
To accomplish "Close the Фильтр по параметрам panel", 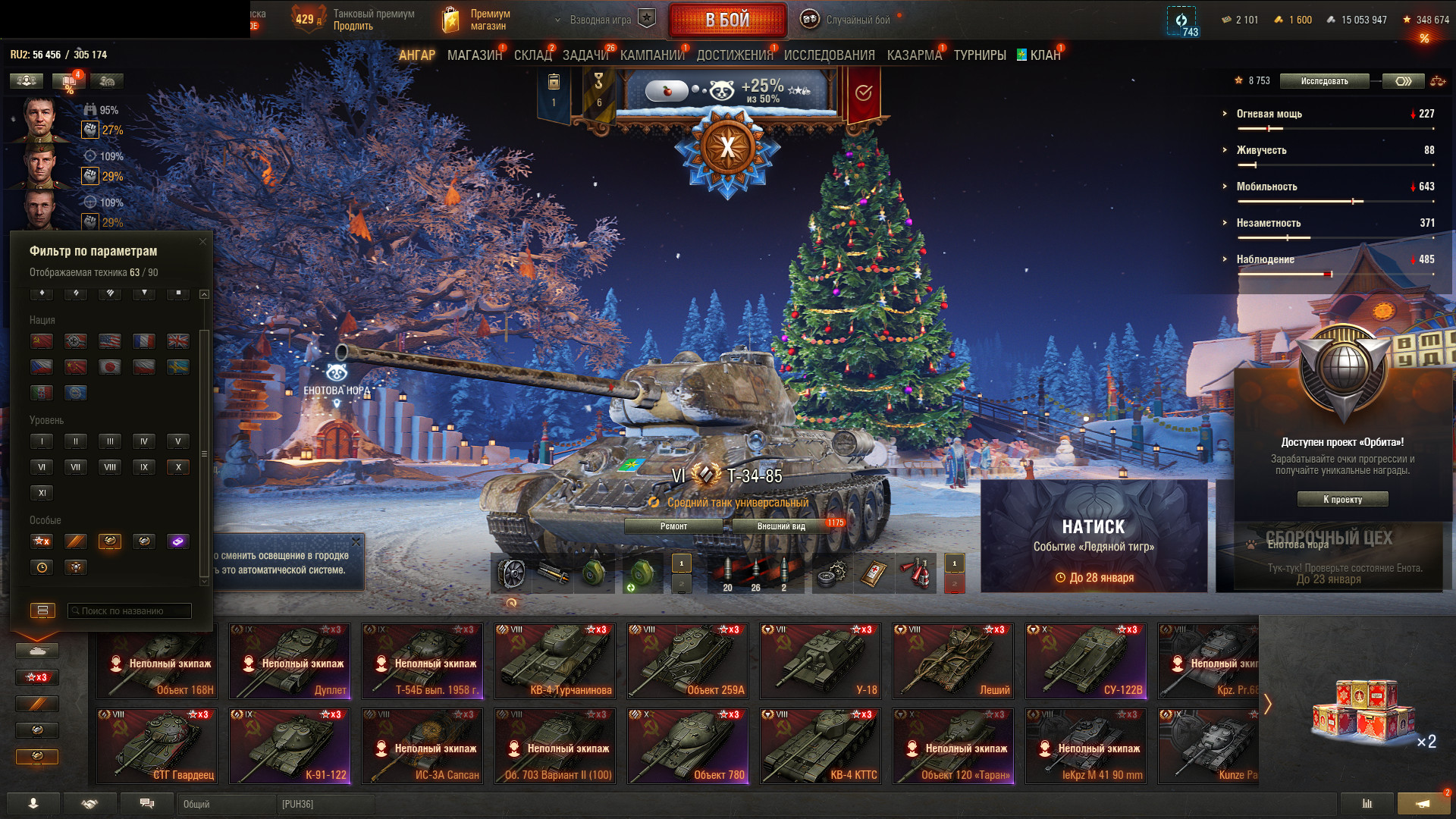I will 202,242.
